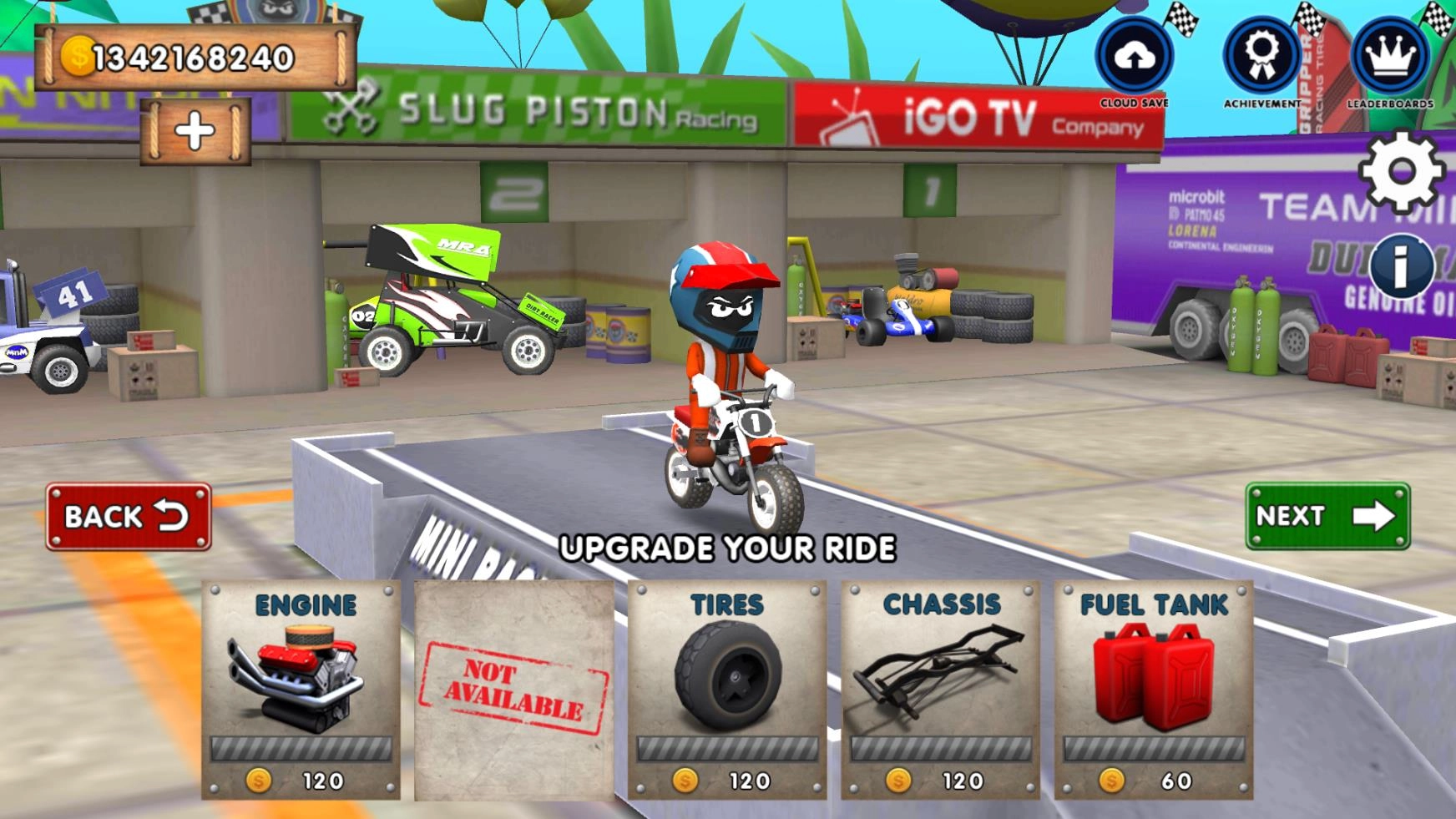Add more coins with the plus button
Image resolution: width=1456 pixels, height=819 pixels.
click(195, 131)
